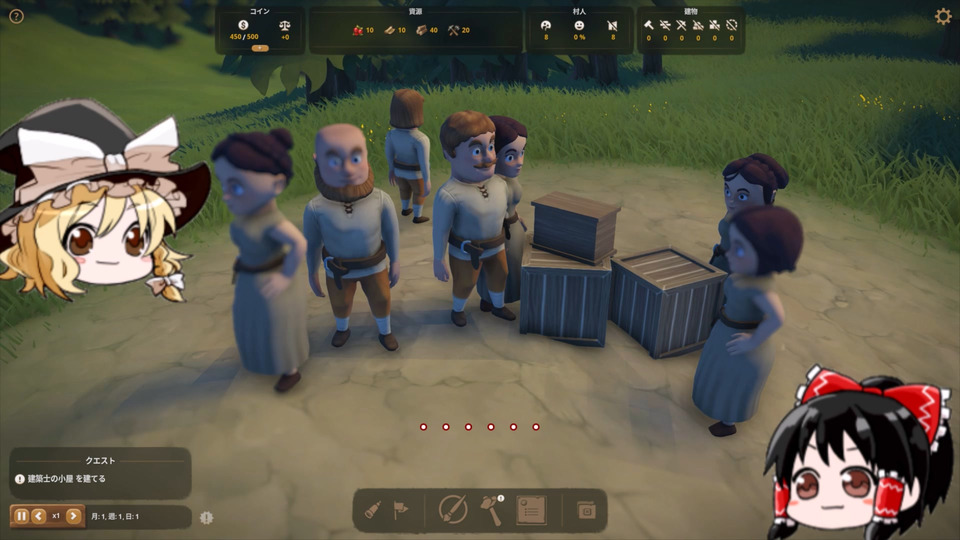Open the spyglass tool in bottom toolbar
960x540 pixels.
(x=372, y=510)
